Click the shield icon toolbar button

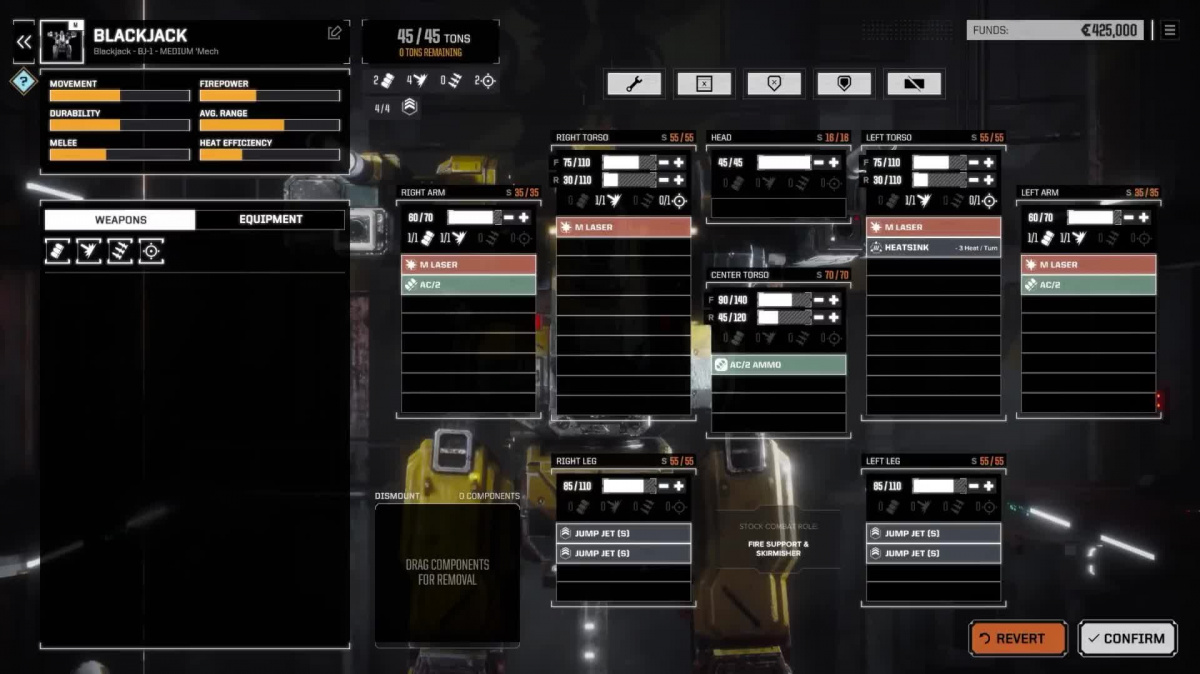pyautogui.click(x=844, y=84)
